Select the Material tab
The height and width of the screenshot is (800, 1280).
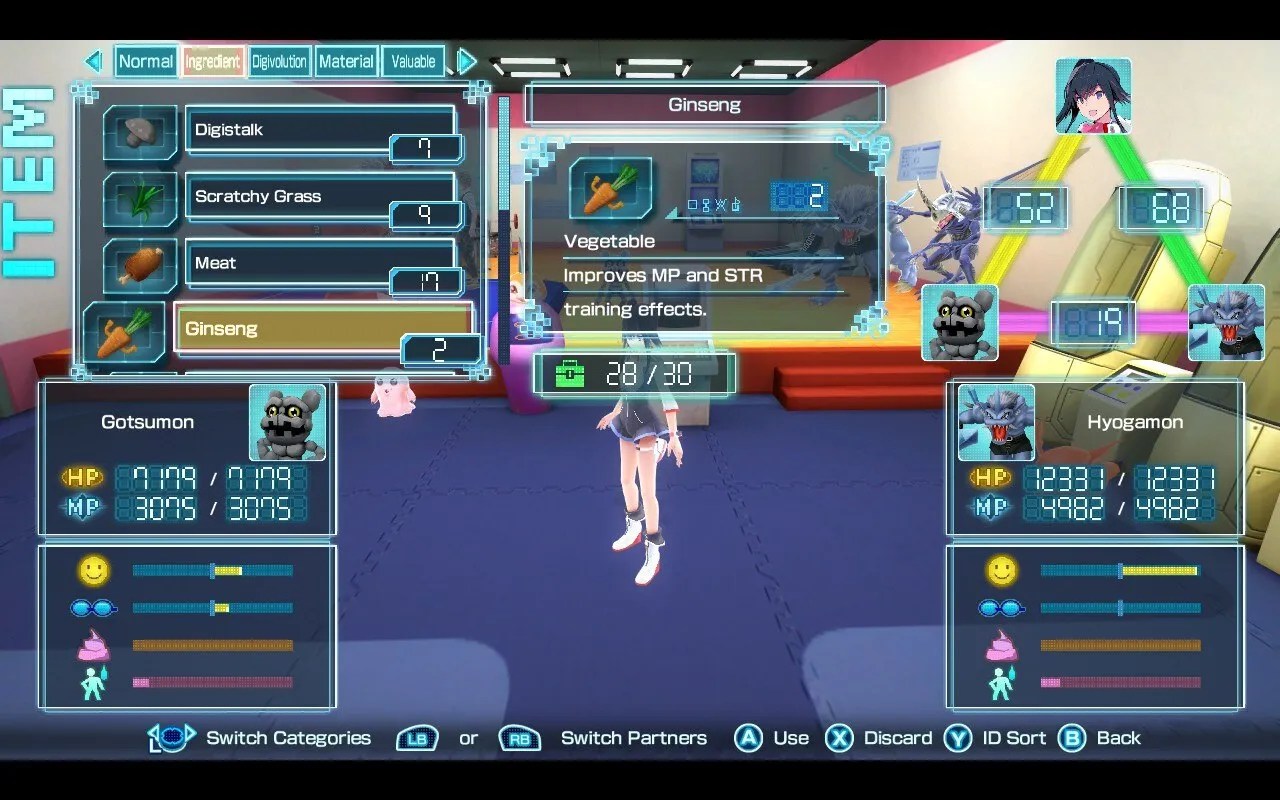(x=346, y=61)
